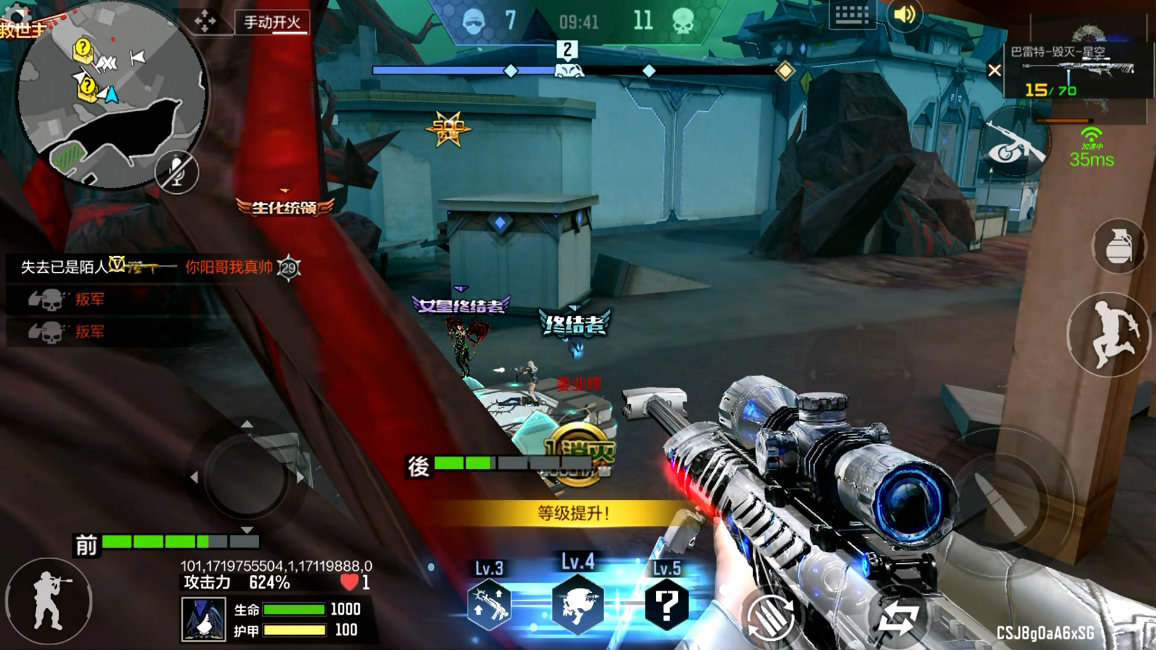Viewport: 1156px width, 650px height.
Task: Tap the character portrait beside health bar
Action: (203, 619)
